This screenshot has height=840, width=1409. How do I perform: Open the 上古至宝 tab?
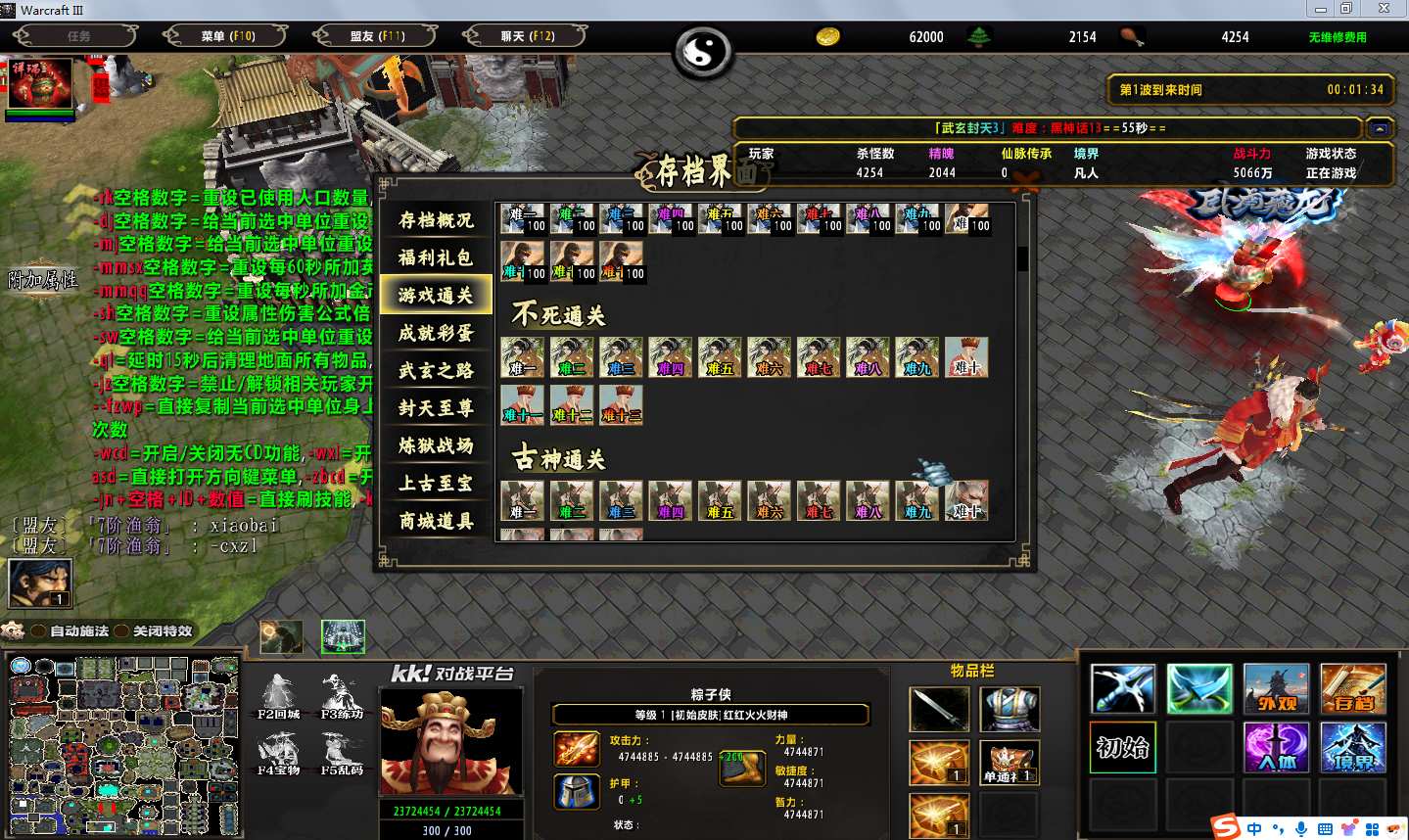point(435,483)
